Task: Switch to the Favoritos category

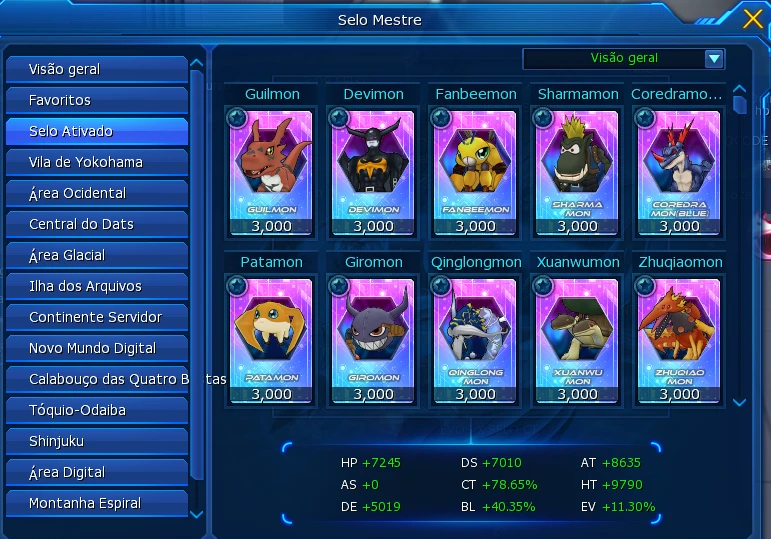Action: (96, 101)
